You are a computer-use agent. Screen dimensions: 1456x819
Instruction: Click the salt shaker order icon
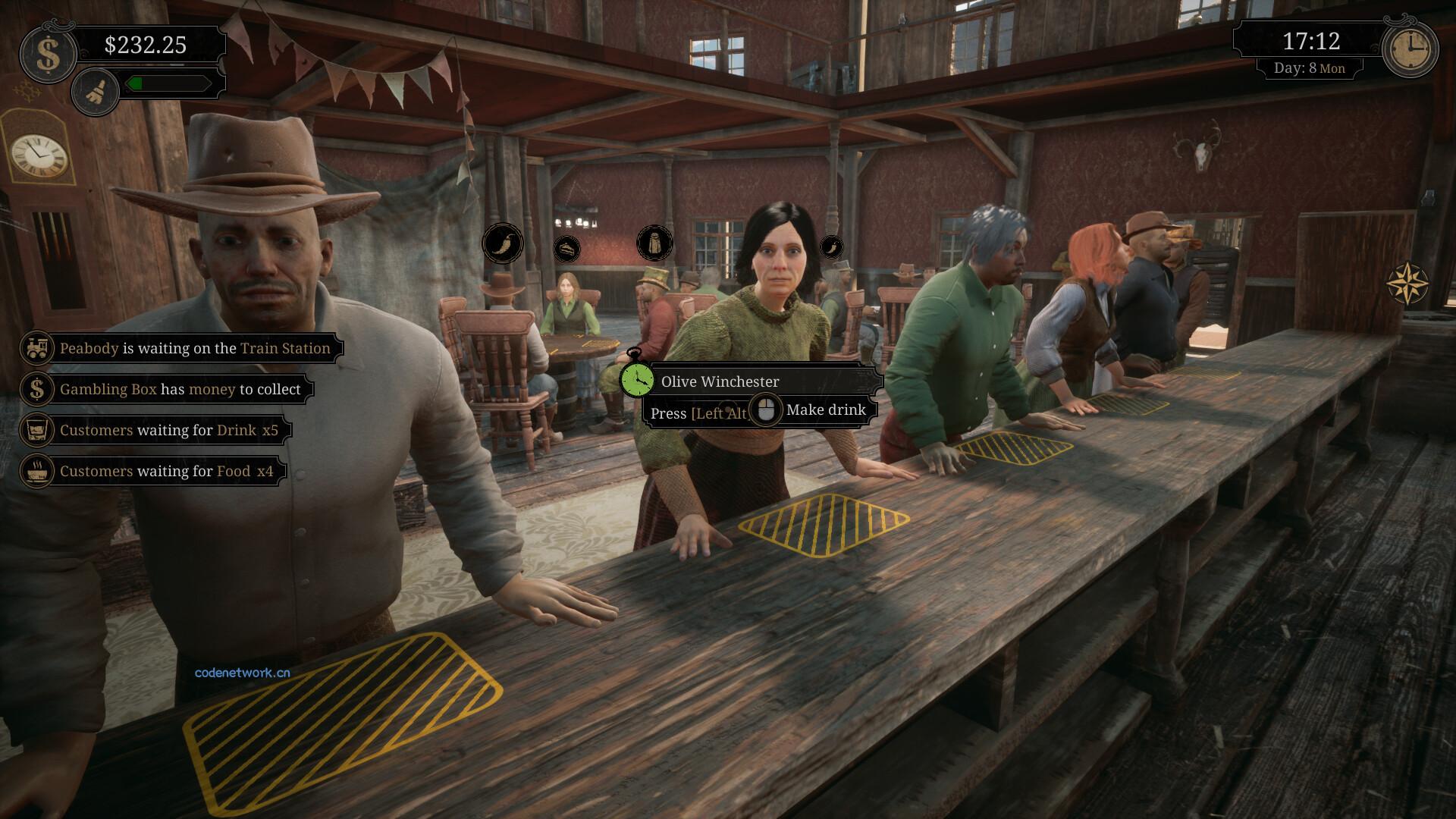pos(654,243)
